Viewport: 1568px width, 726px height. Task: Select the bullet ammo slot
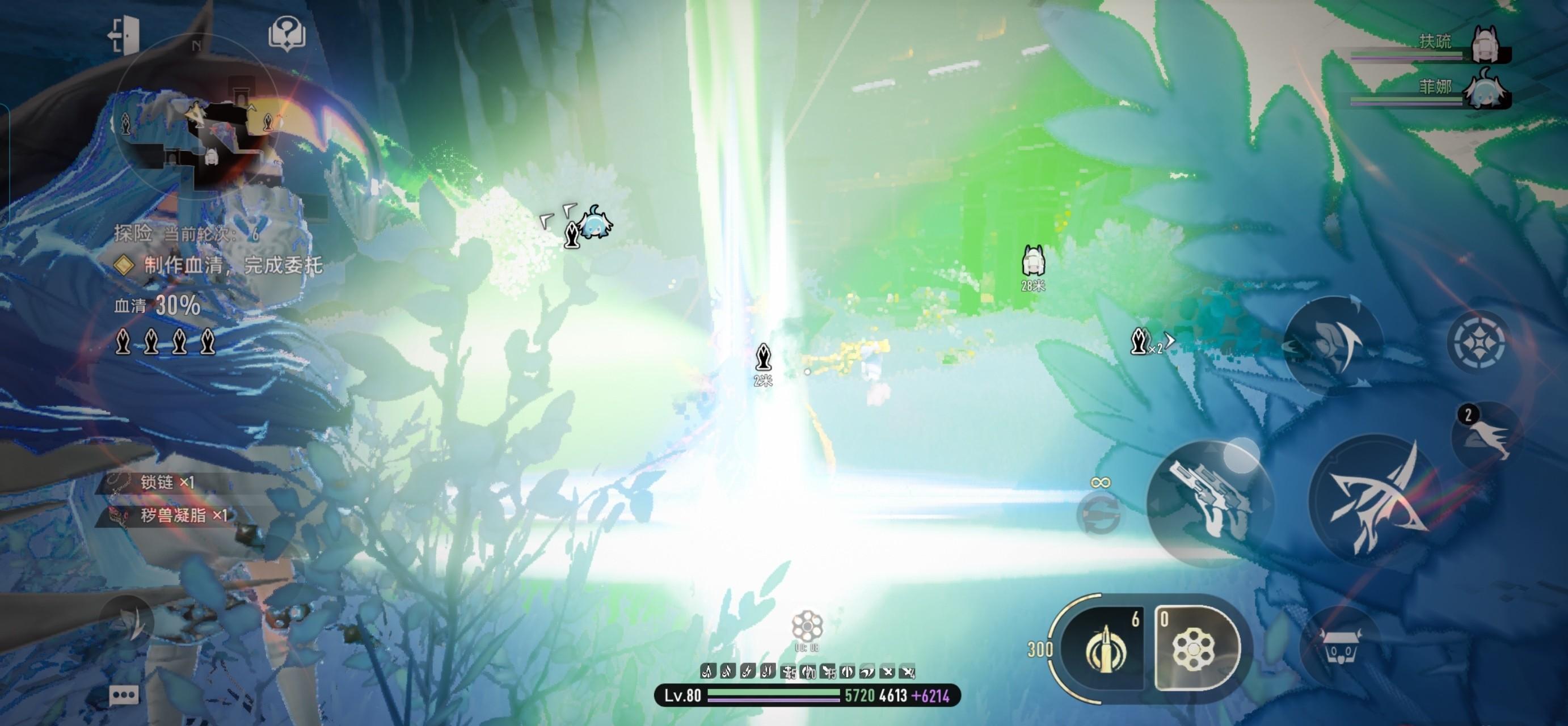click(1105, 649)
